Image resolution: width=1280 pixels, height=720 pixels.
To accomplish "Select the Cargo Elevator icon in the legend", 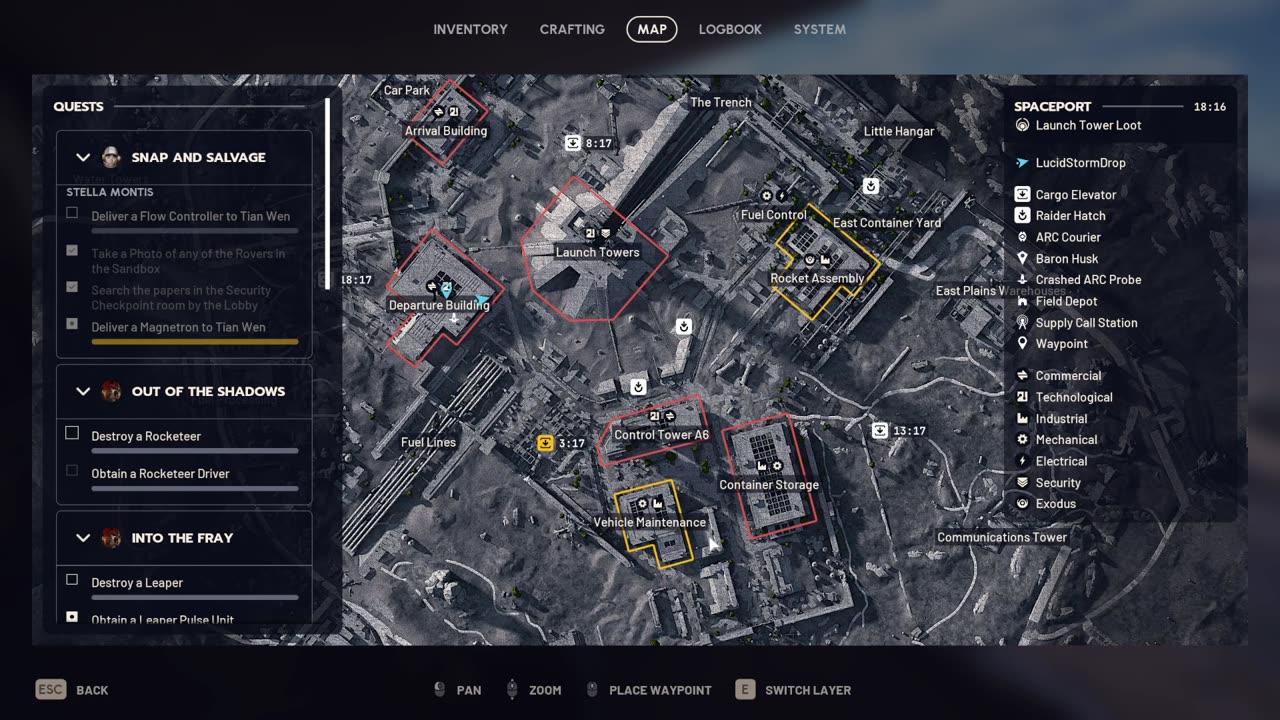I will coord(1022,194).
